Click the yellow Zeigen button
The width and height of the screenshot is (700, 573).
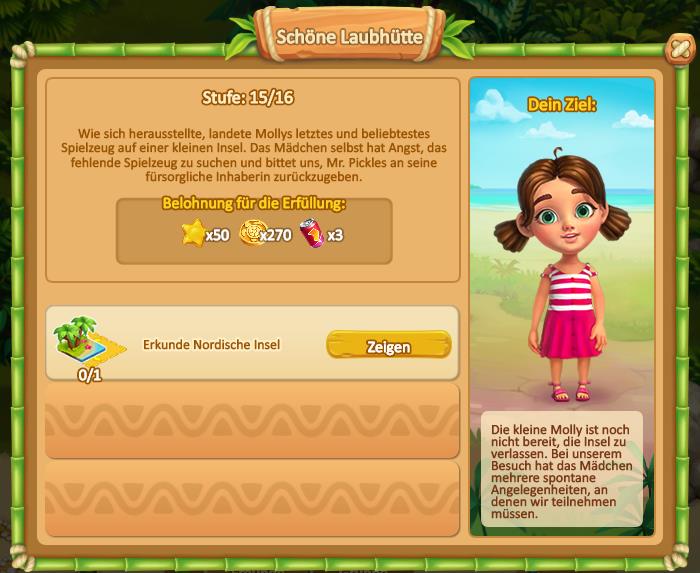tap(388, 346)
